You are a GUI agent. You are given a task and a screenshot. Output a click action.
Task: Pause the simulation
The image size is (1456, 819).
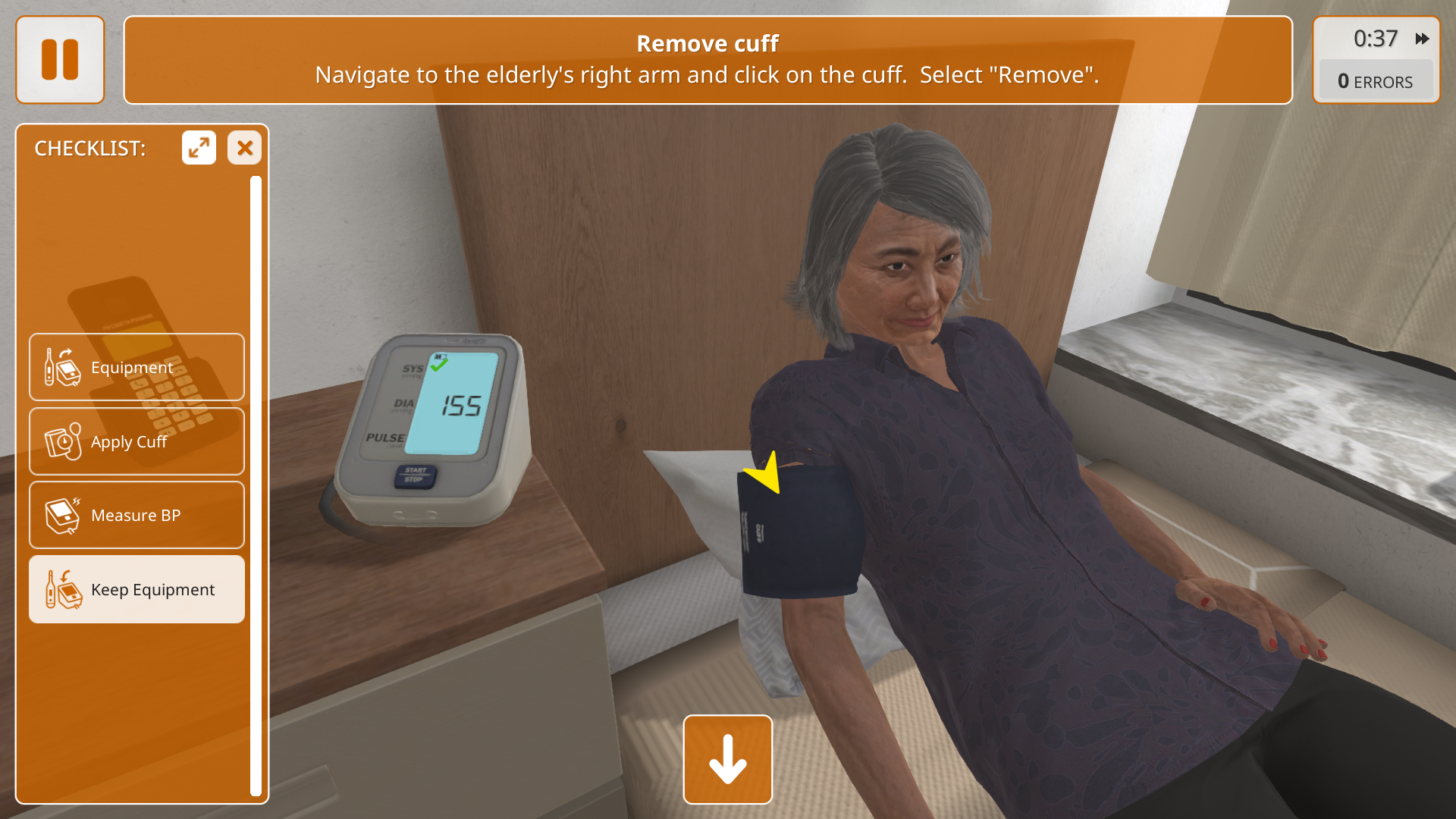click(x=60, y=60)
